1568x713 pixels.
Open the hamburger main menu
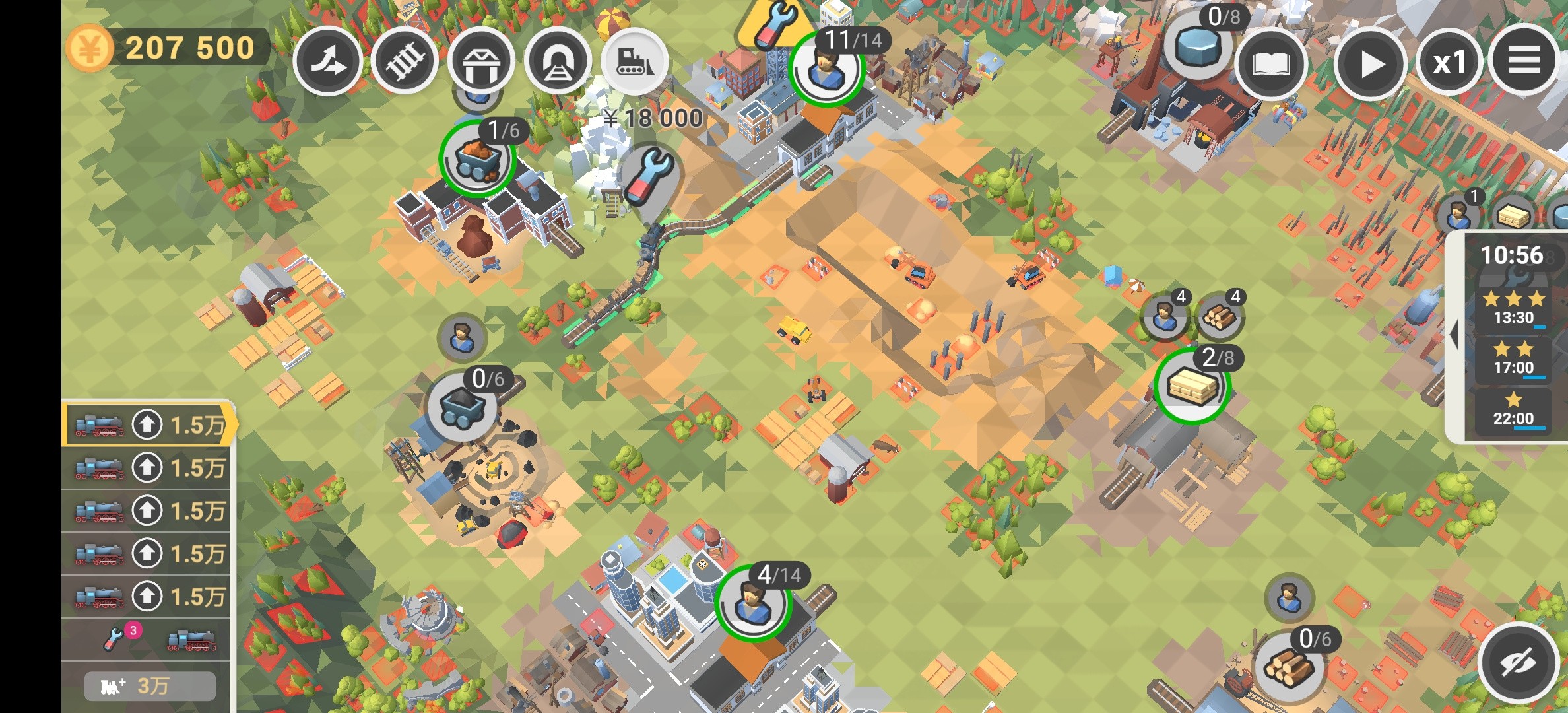point(1524,61)
